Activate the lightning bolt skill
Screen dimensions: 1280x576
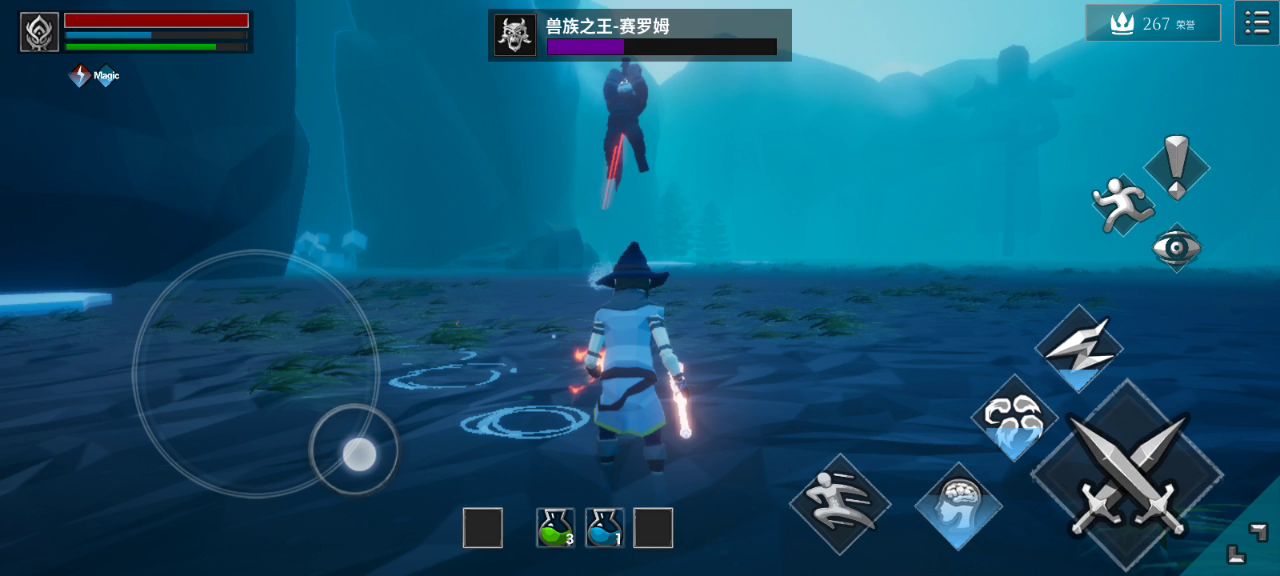click(x=1078, y=349)
